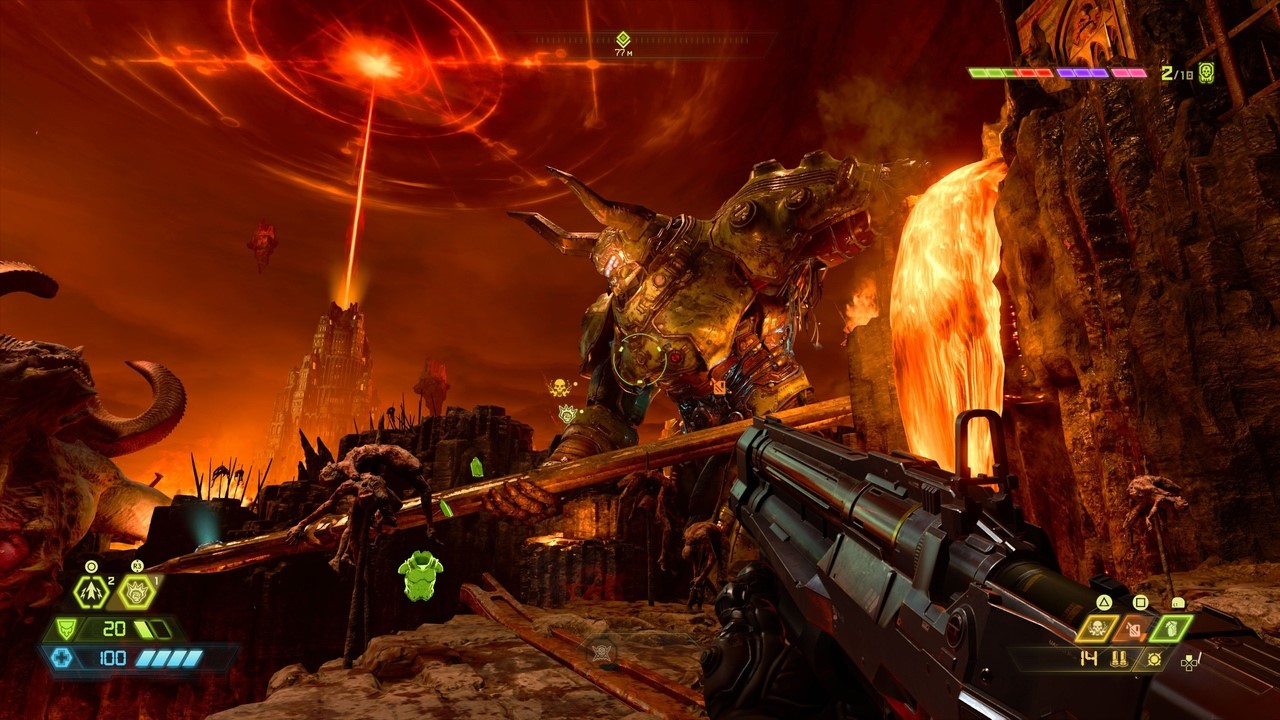Click the weapon mod sun icon
The image size is (1280, 720).
(x=1155, y=659)
